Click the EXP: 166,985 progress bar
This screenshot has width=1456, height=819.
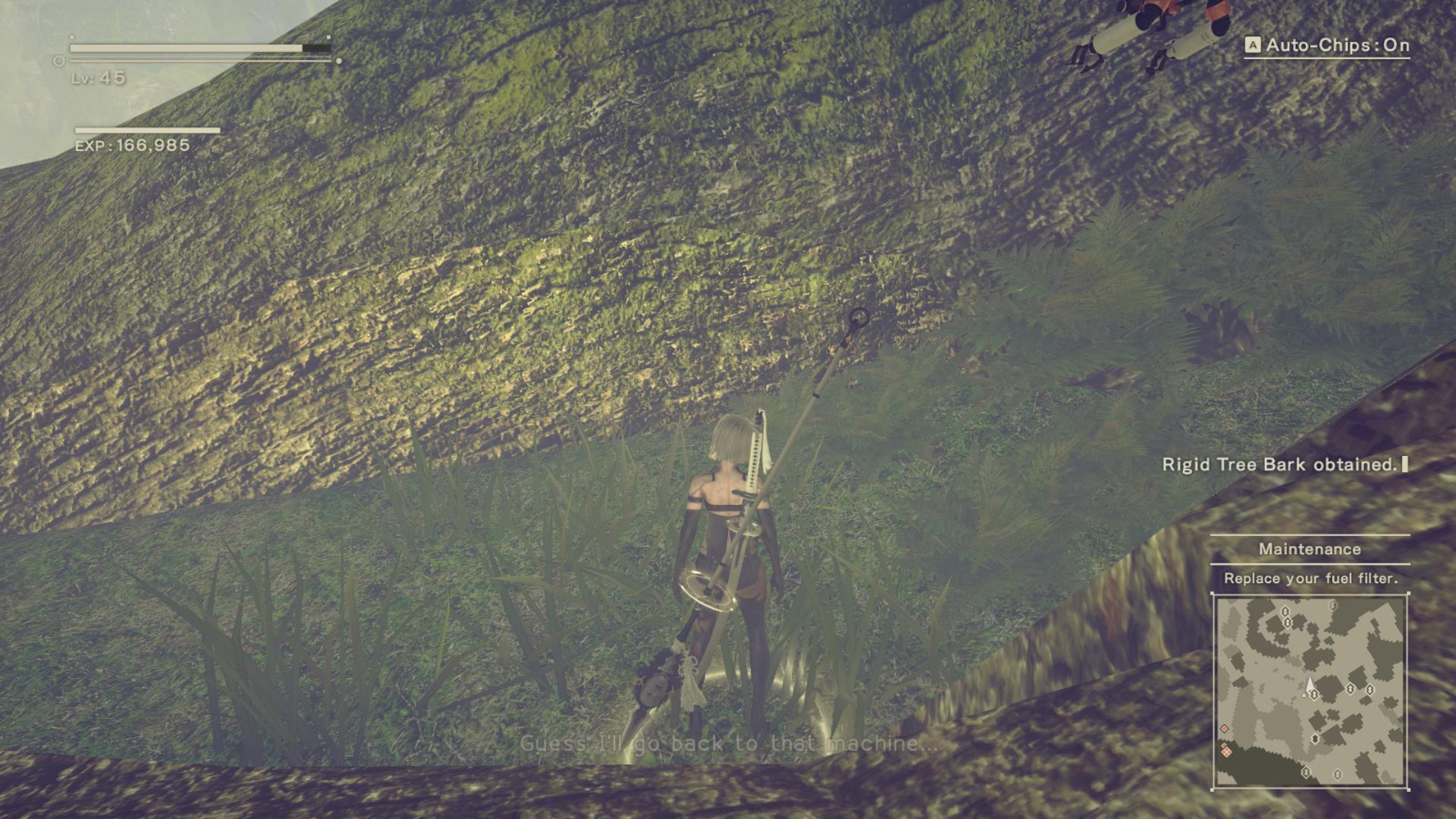pos(147,130)
